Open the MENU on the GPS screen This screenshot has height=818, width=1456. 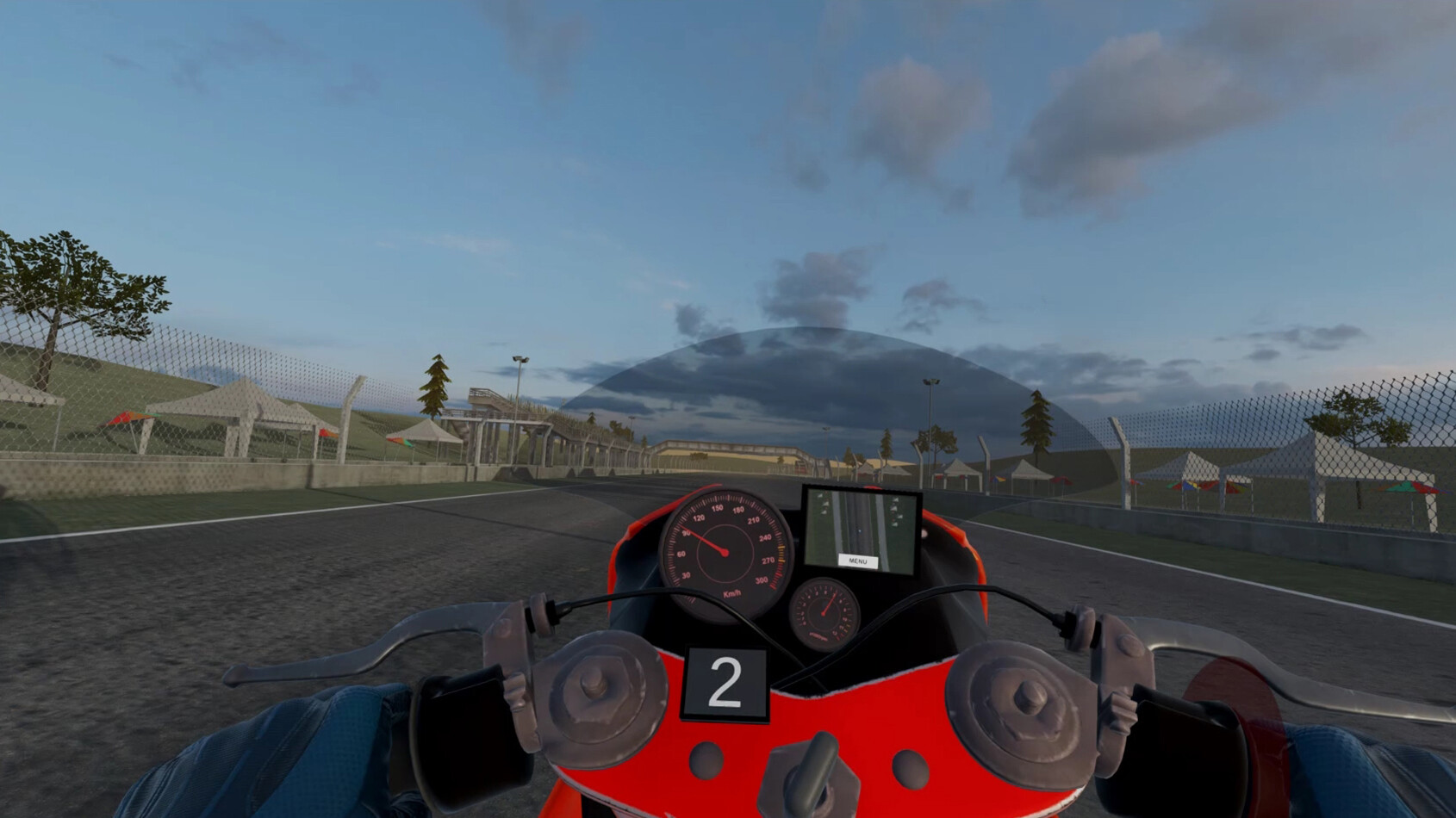(857, 560)
